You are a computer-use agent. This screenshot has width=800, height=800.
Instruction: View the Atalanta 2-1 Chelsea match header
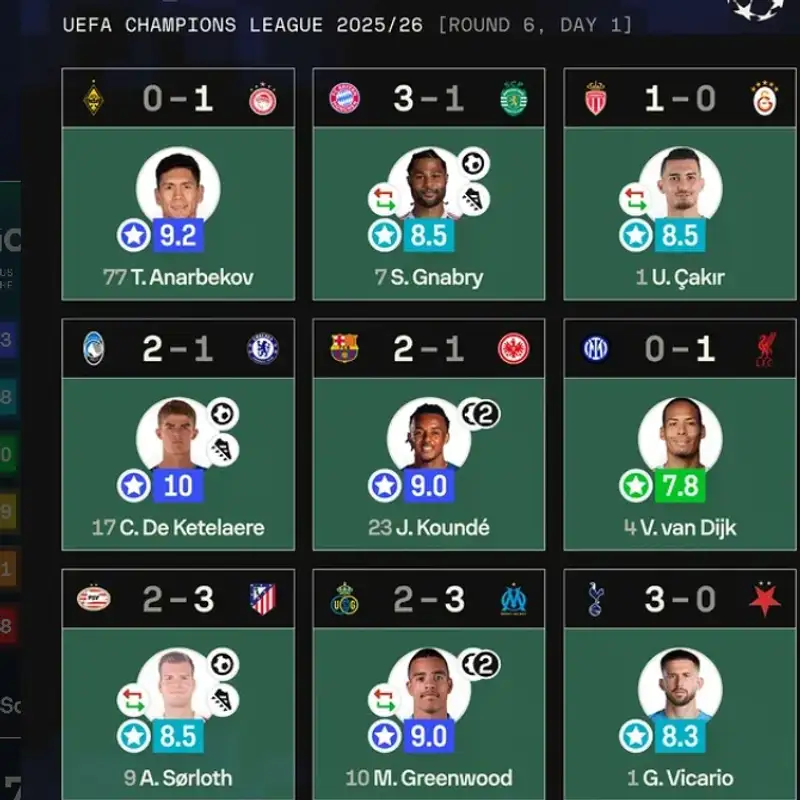[x=178, y=348]
